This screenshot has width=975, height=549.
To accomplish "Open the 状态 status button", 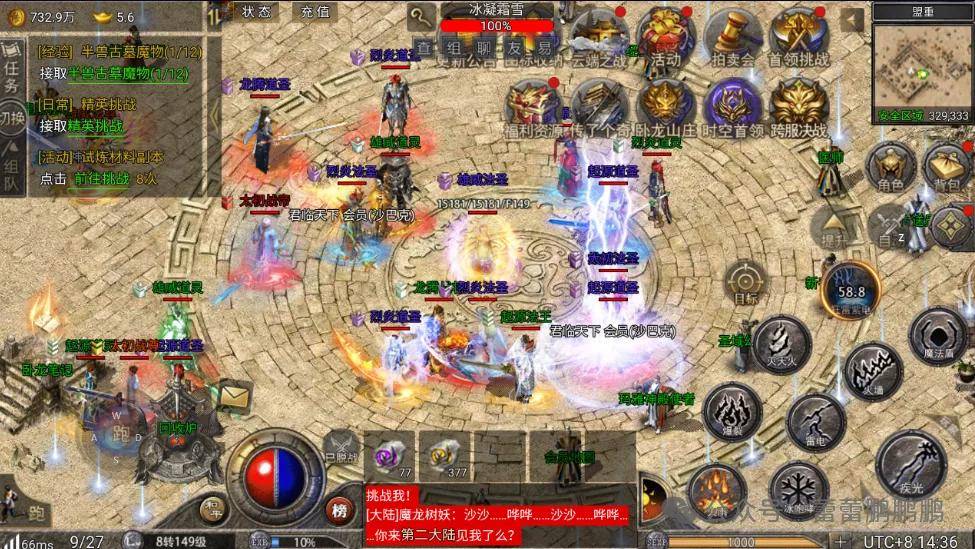I will pyautogui.click(x=257, y=12).
